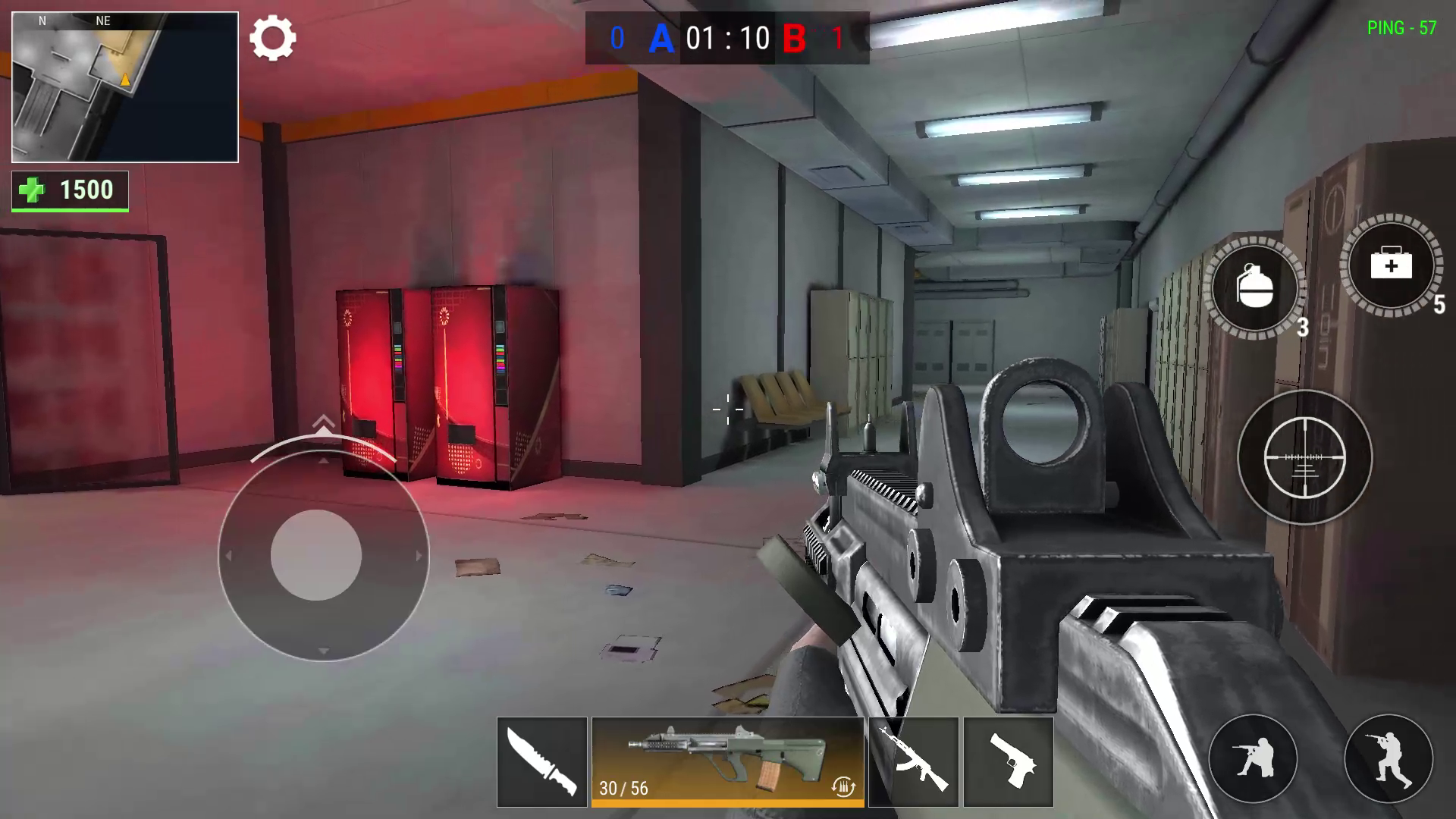Open the game settings gear
The width and height of the screenshot is (1456, 819).
click(x=275, y=38)
